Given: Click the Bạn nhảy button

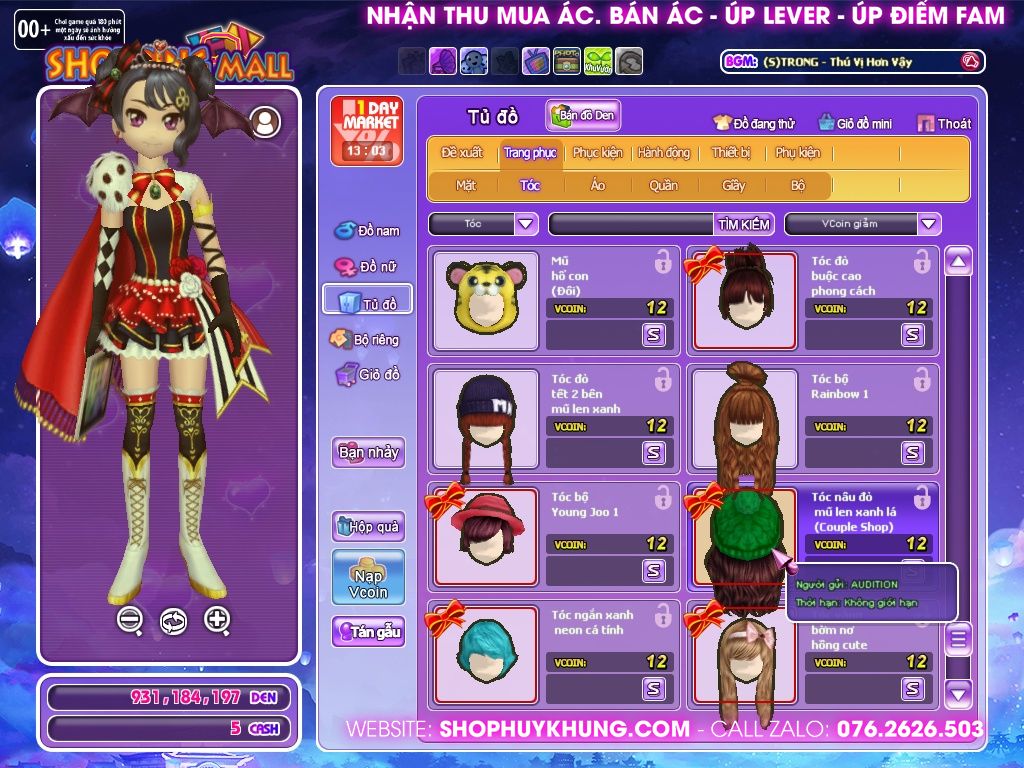Looking at the screenshot, I should pos(368,452).
